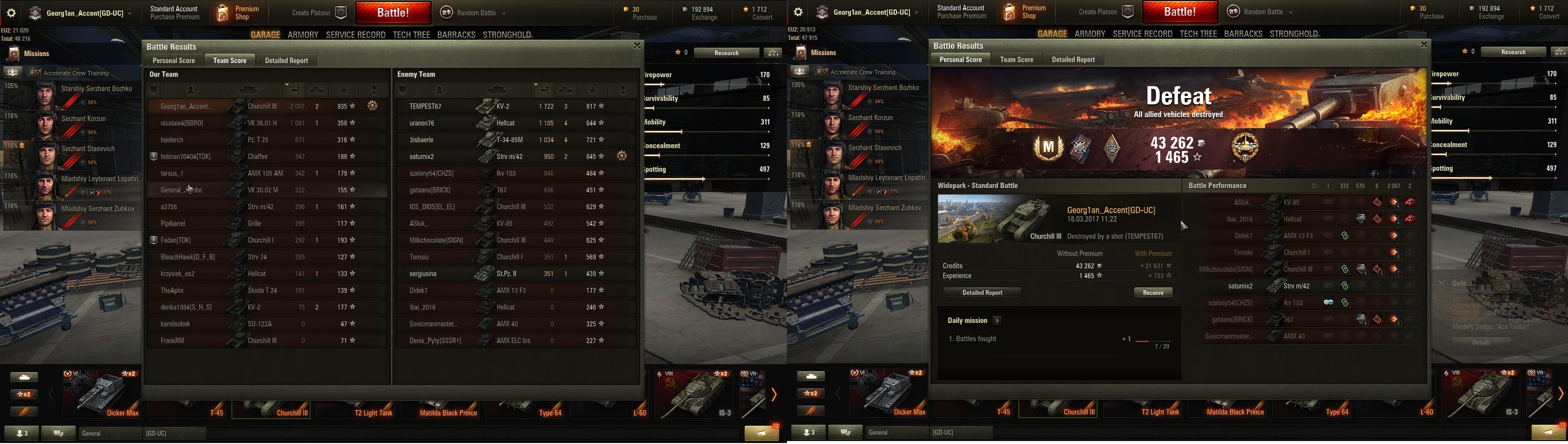Choose uranon76's Hellcat row

click(515, 123)
